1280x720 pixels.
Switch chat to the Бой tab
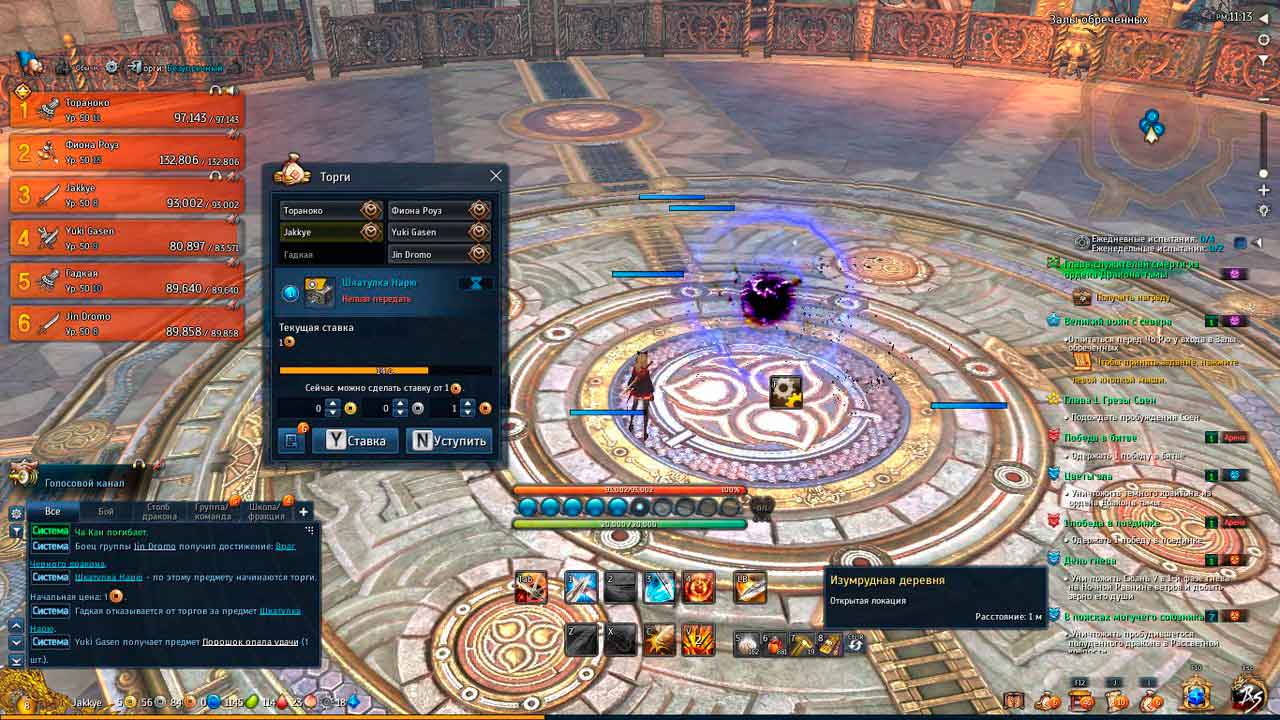pos(106,511)
